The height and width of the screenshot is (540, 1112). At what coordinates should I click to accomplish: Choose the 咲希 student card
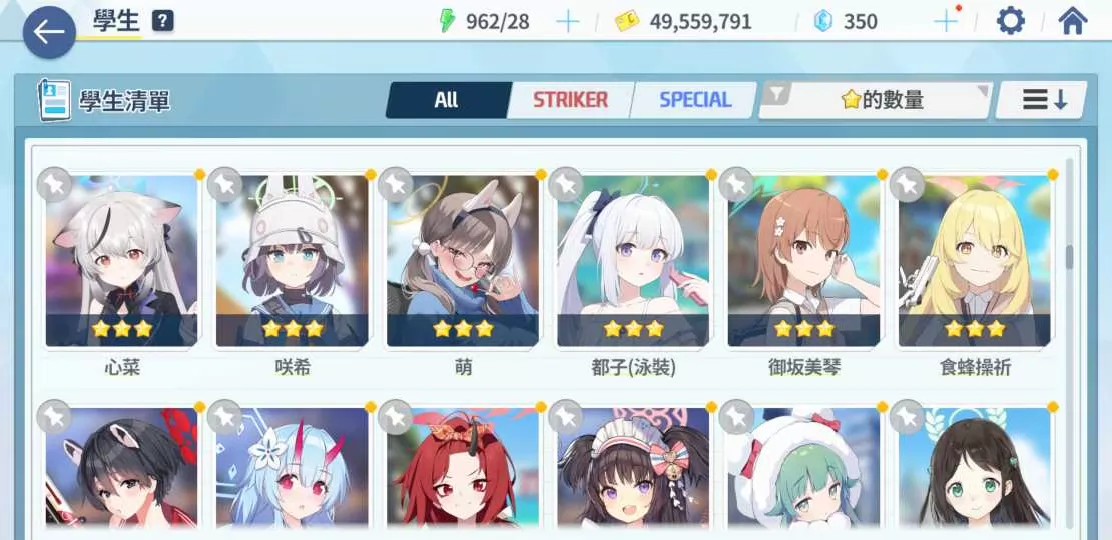click(293, 262)
